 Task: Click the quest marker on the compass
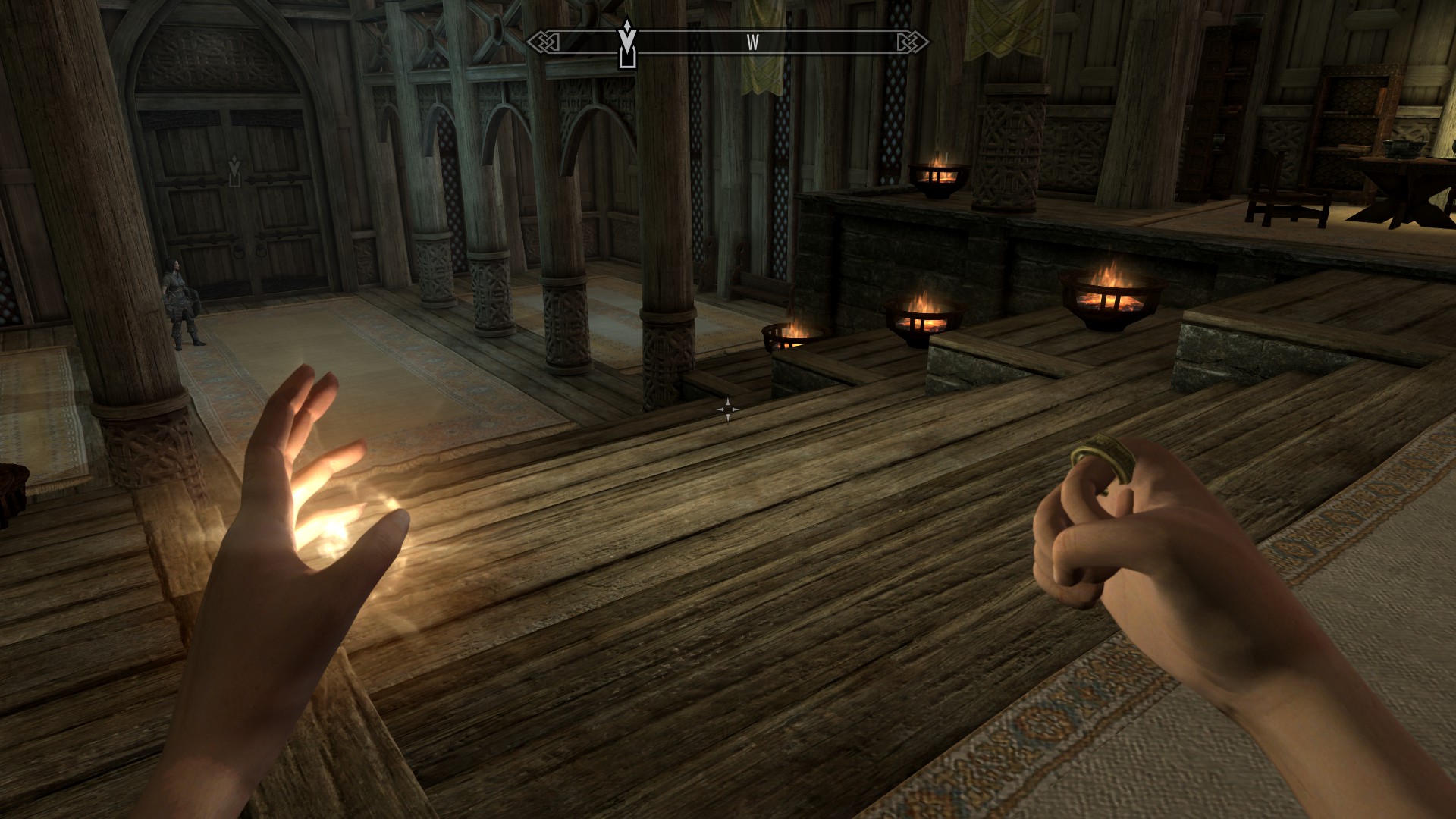pyautogui.click(x=627, y=44)
